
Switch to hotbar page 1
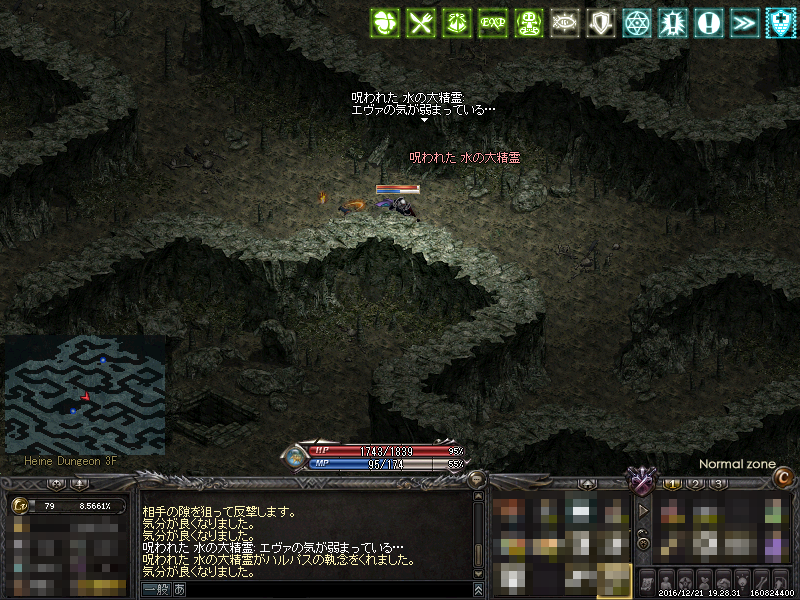point(672,484)
